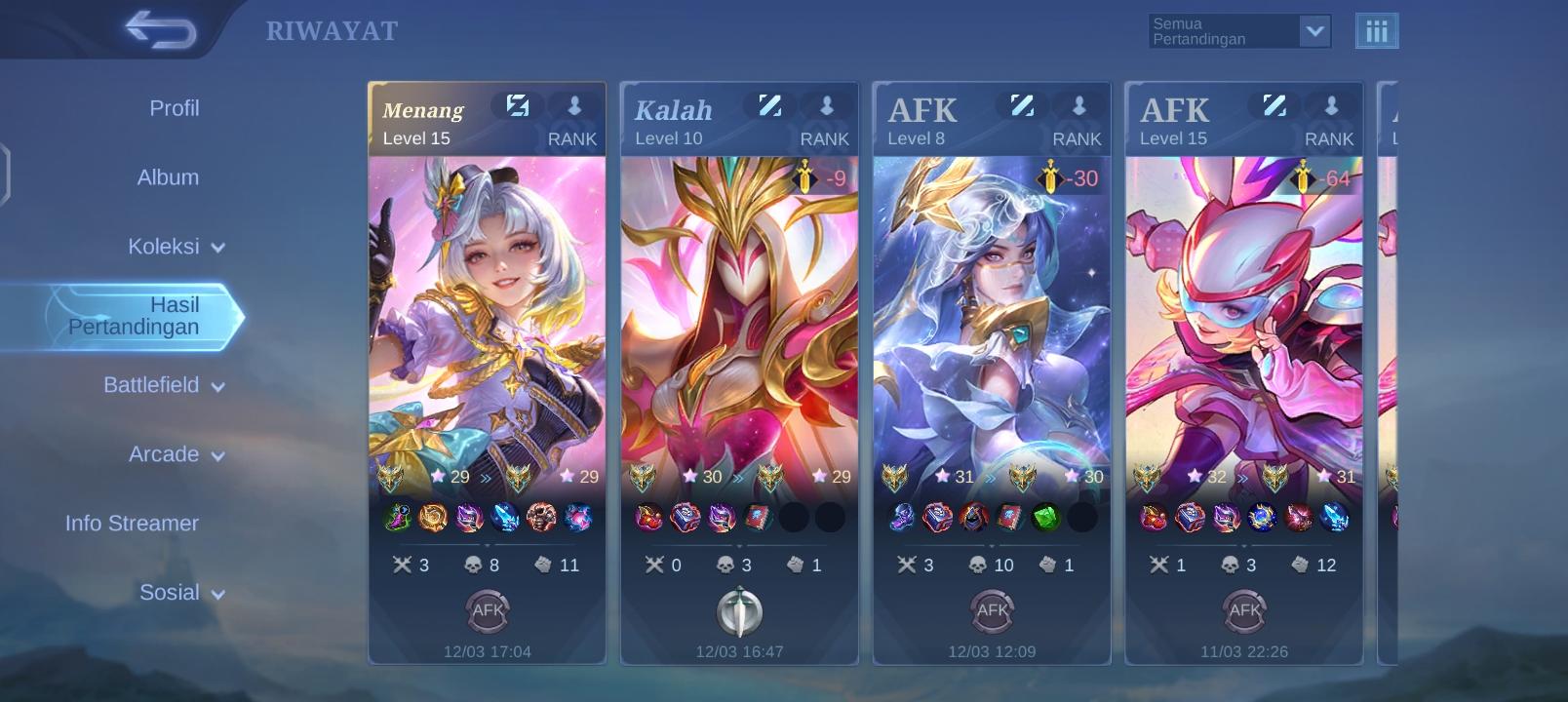Expand the Battlefield section
This screenshot has width=1568, height=702.
point(166,386)
